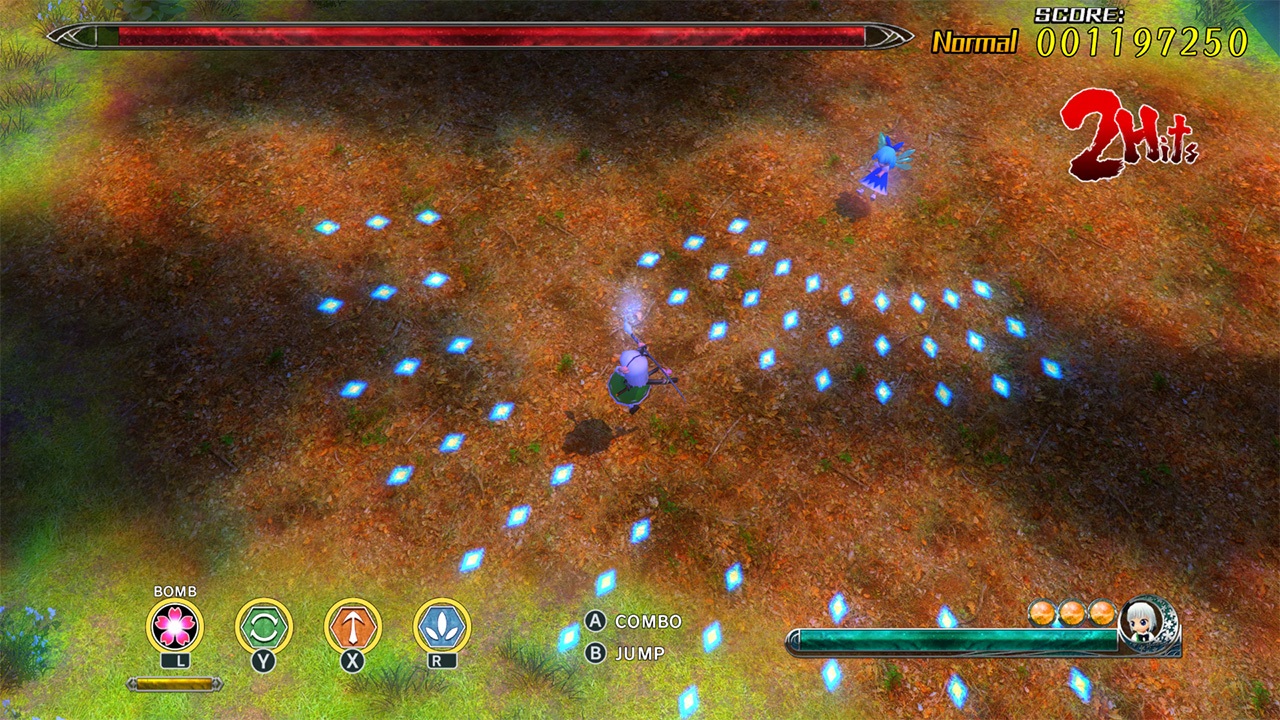Click the L button label under Bomb

178,660
